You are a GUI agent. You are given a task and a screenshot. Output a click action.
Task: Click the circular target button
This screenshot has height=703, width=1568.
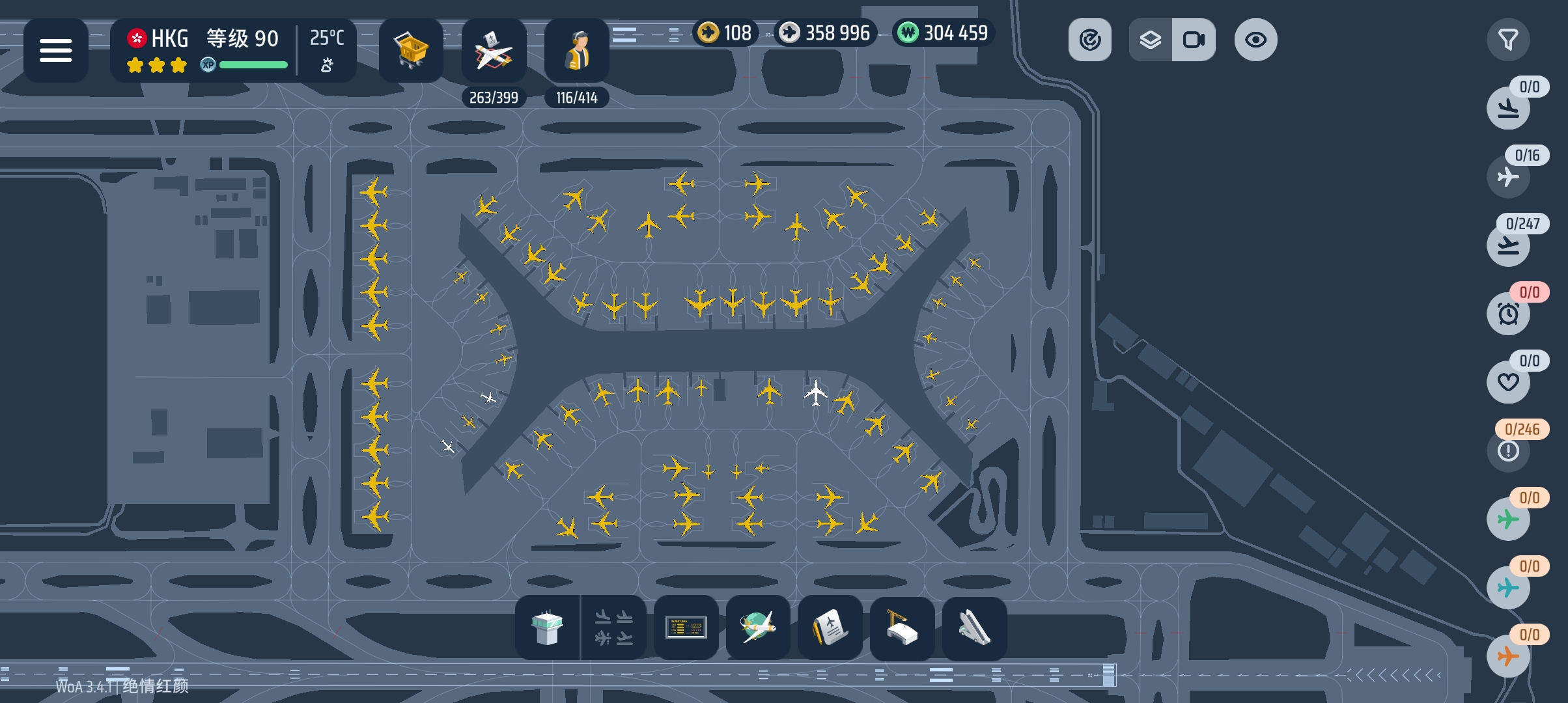point(1089,40)
